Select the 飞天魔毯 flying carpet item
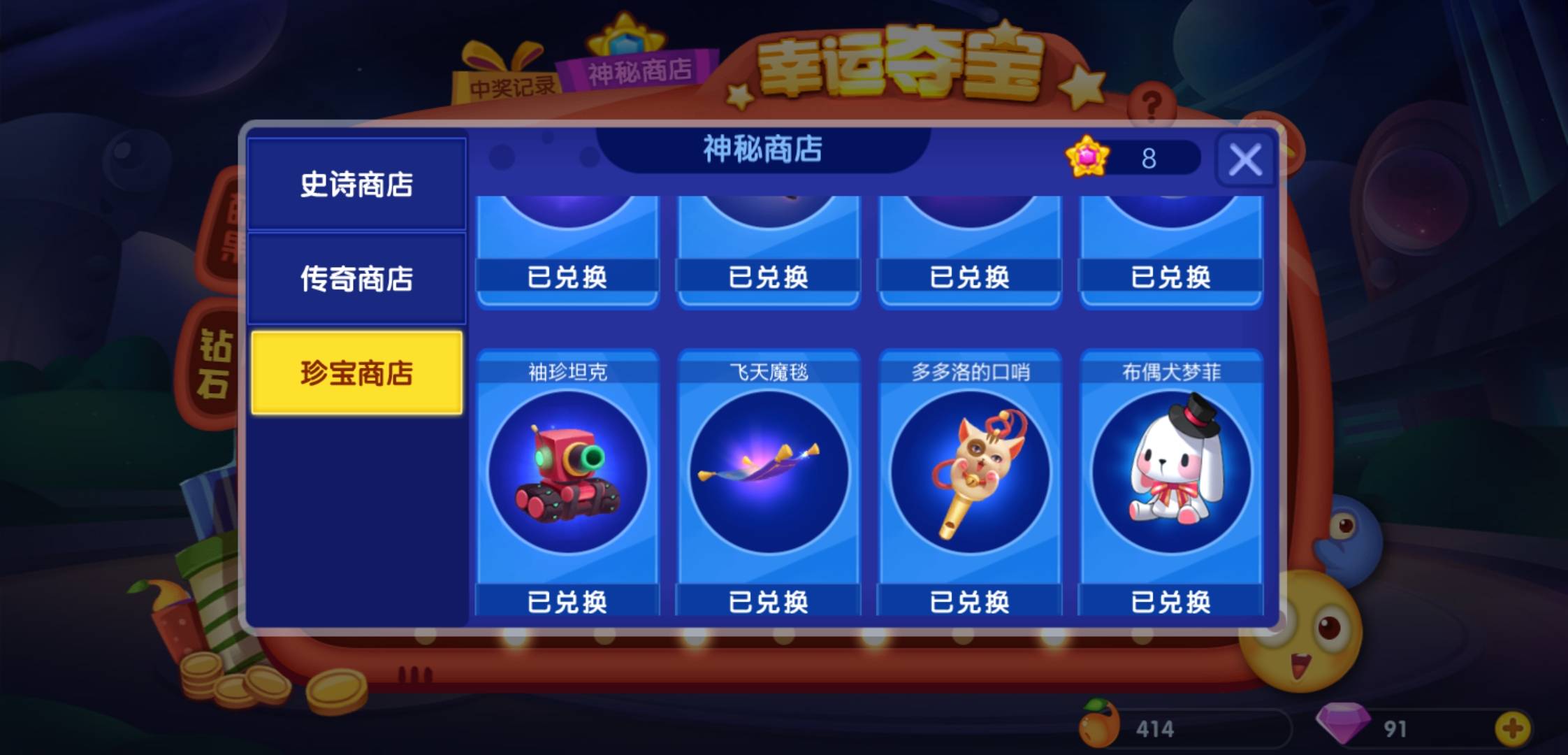The height and width of the screenshot is (755, 1568). (x=769, y=472)
